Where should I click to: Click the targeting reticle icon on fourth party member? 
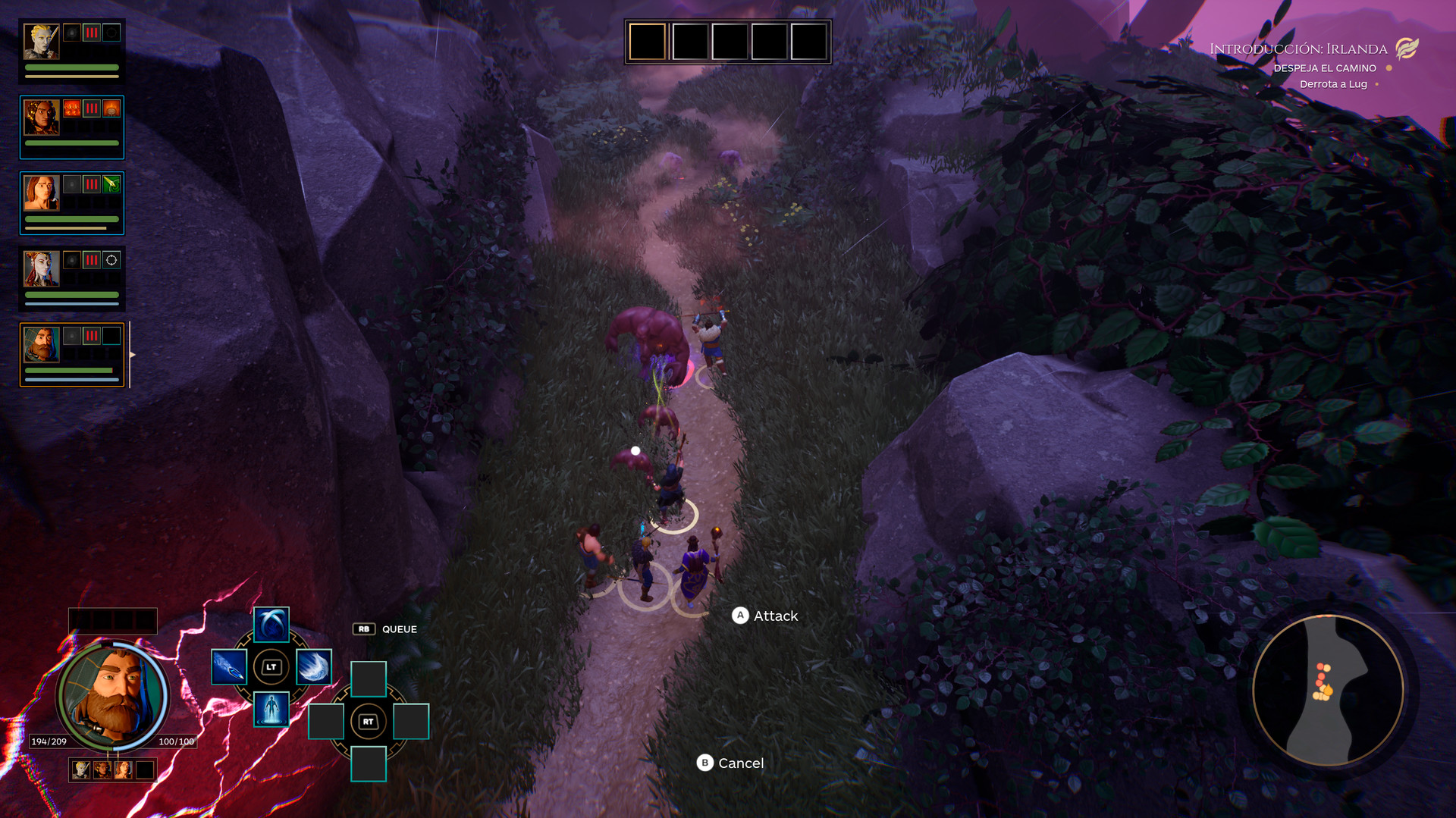click(x=111, y=261)
